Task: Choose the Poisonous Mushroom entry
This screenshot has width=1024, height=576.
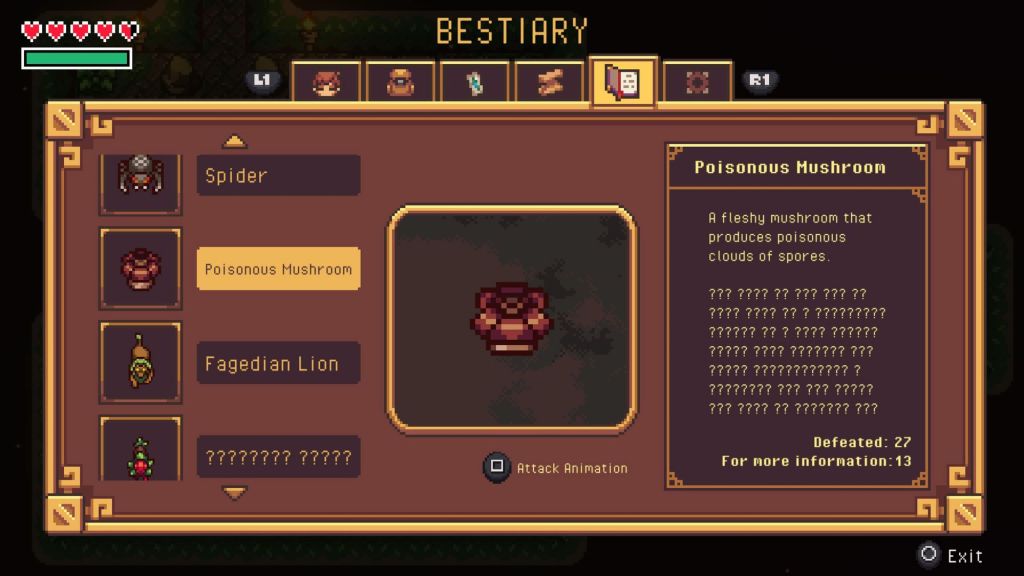Action: pyautogui.click(x=278, y=269)
